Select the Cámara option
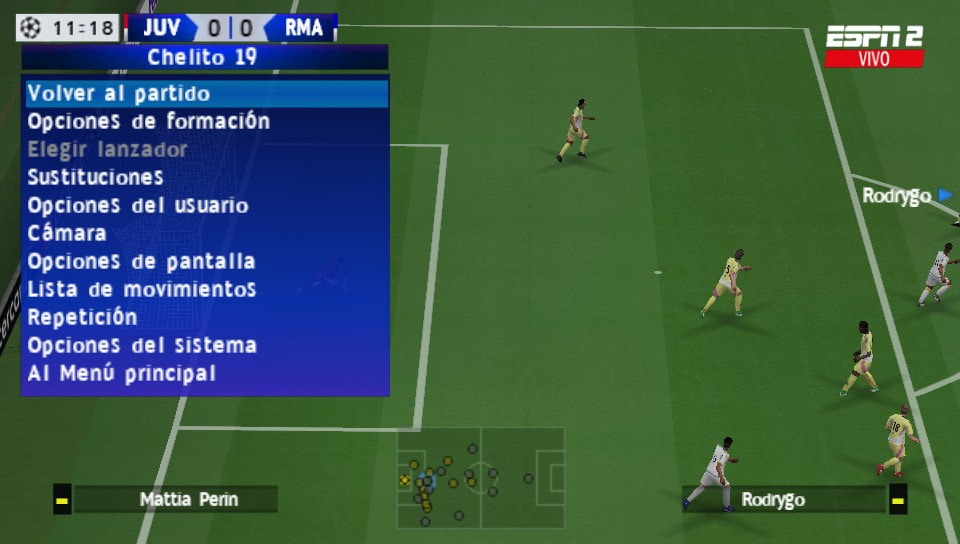Screen dimensions: 960x544 pyautogui.click(x=67, y=234)
